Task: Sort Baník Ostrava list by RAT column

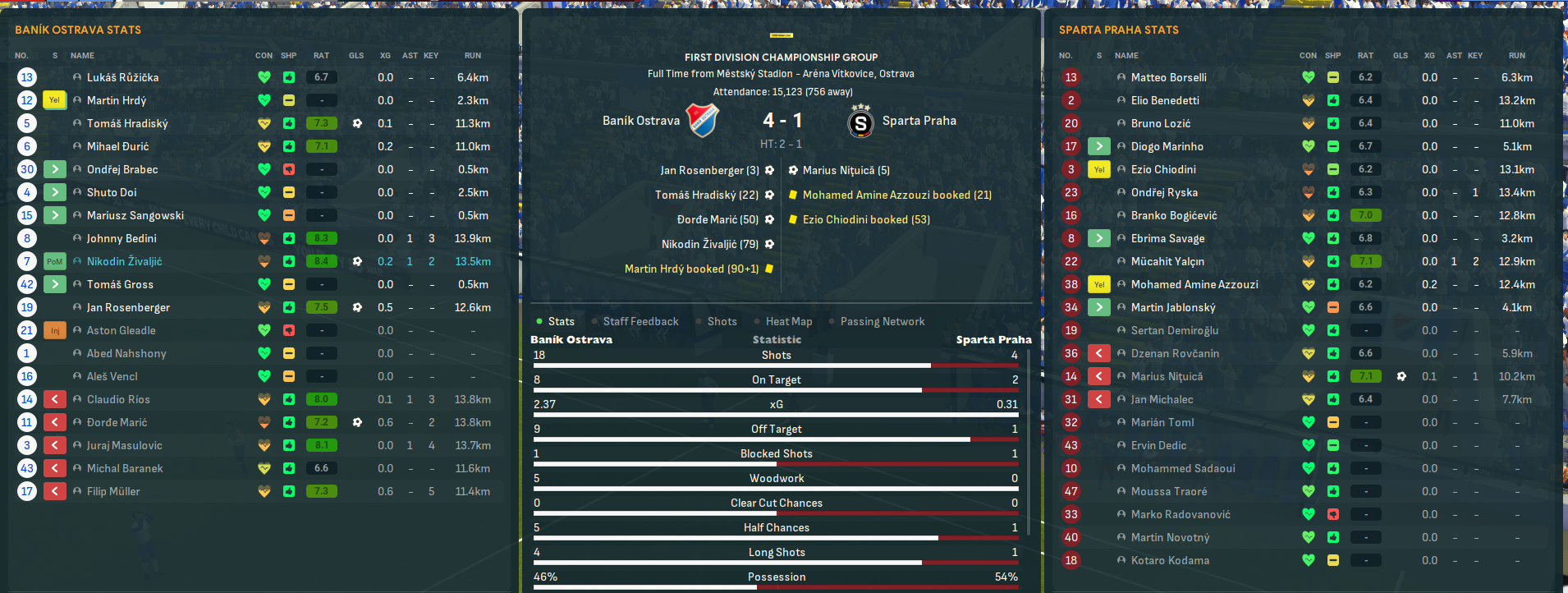Action: tap(321, 56)
